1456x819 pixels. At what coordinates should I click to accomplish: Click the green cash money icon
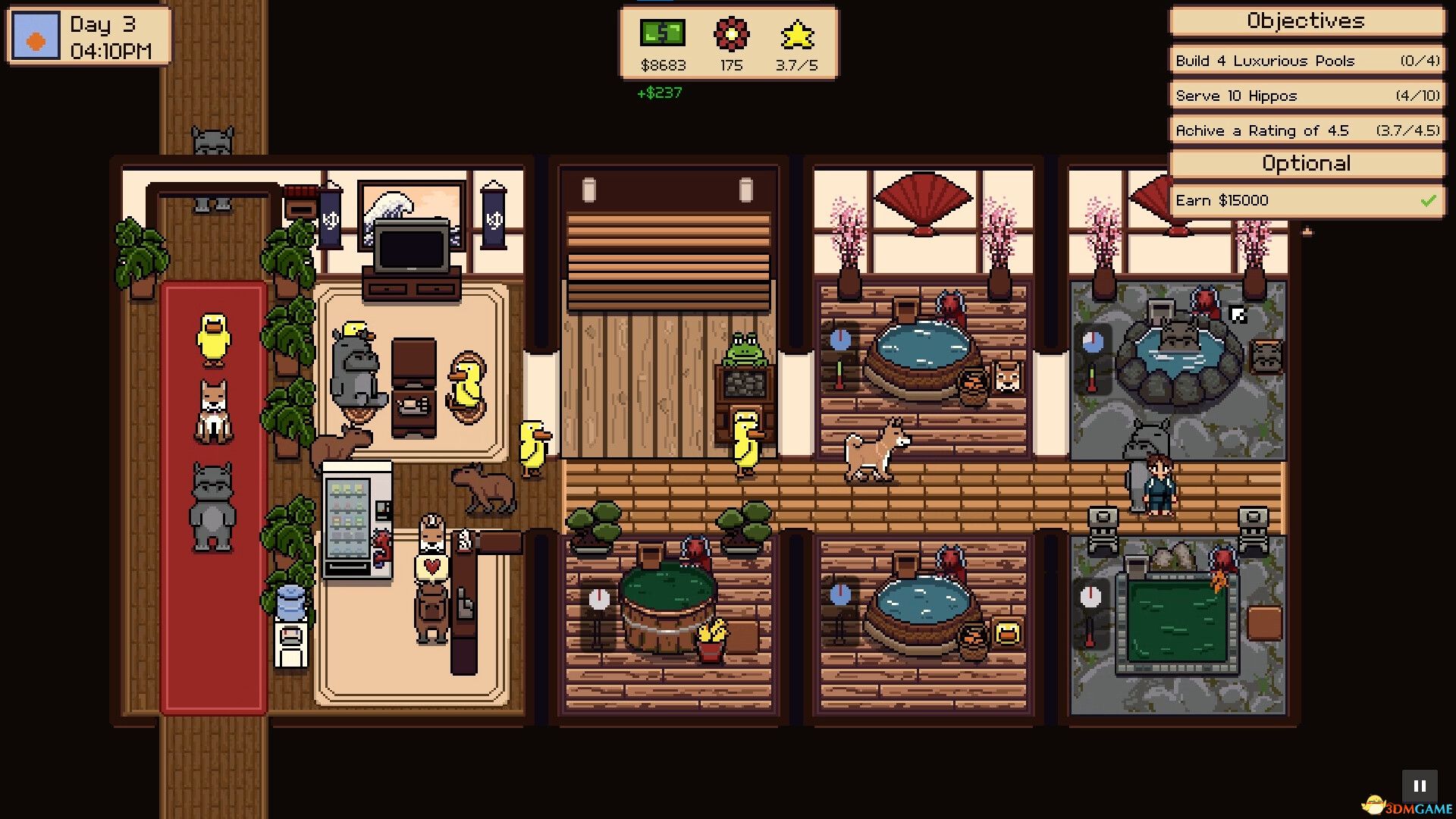(x=663, y=33)
